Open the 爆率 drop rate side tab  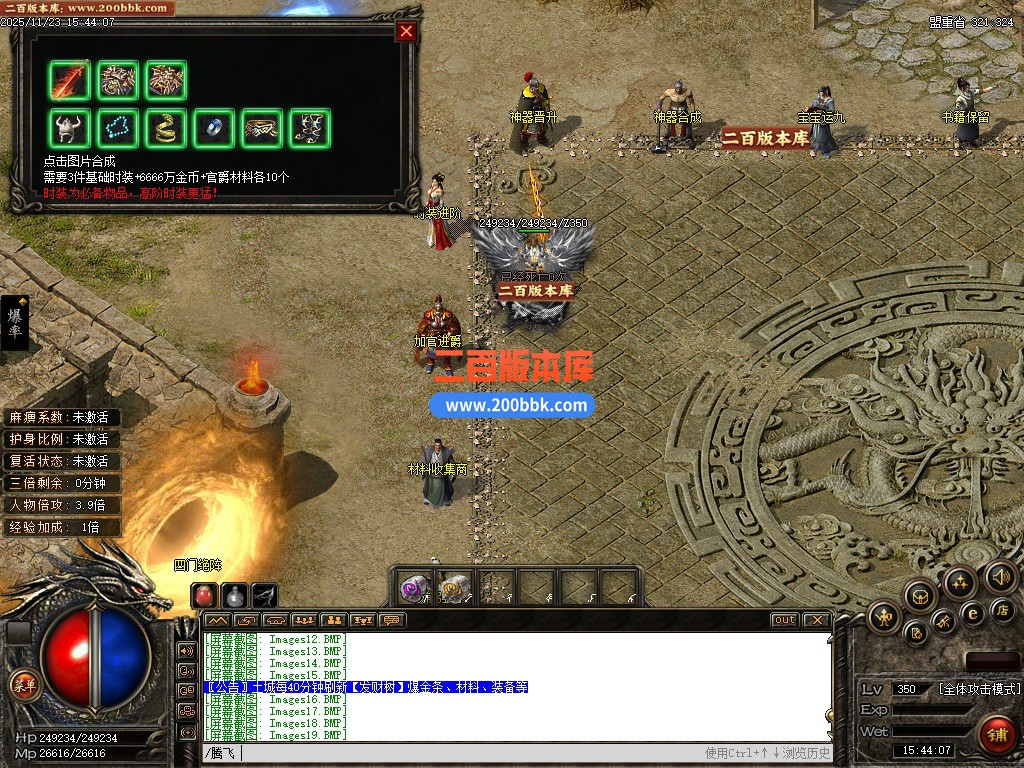[x=15, y=323]
